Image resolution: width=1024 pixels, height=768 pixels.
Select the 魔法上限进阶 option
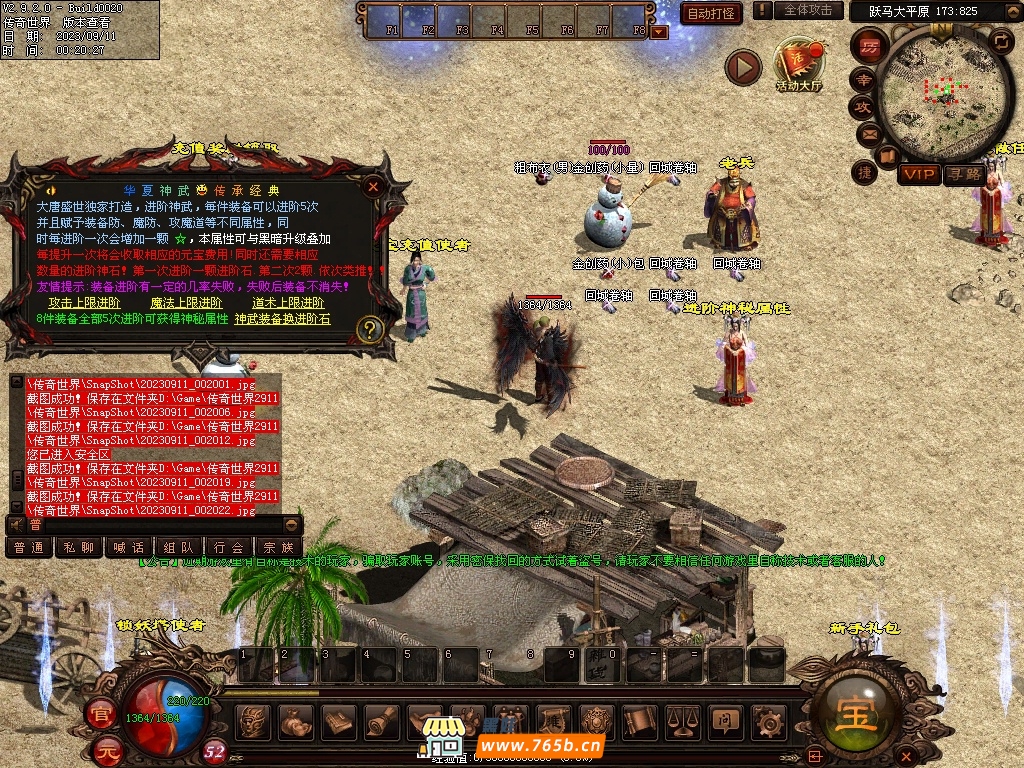click(x=186, y=303)
